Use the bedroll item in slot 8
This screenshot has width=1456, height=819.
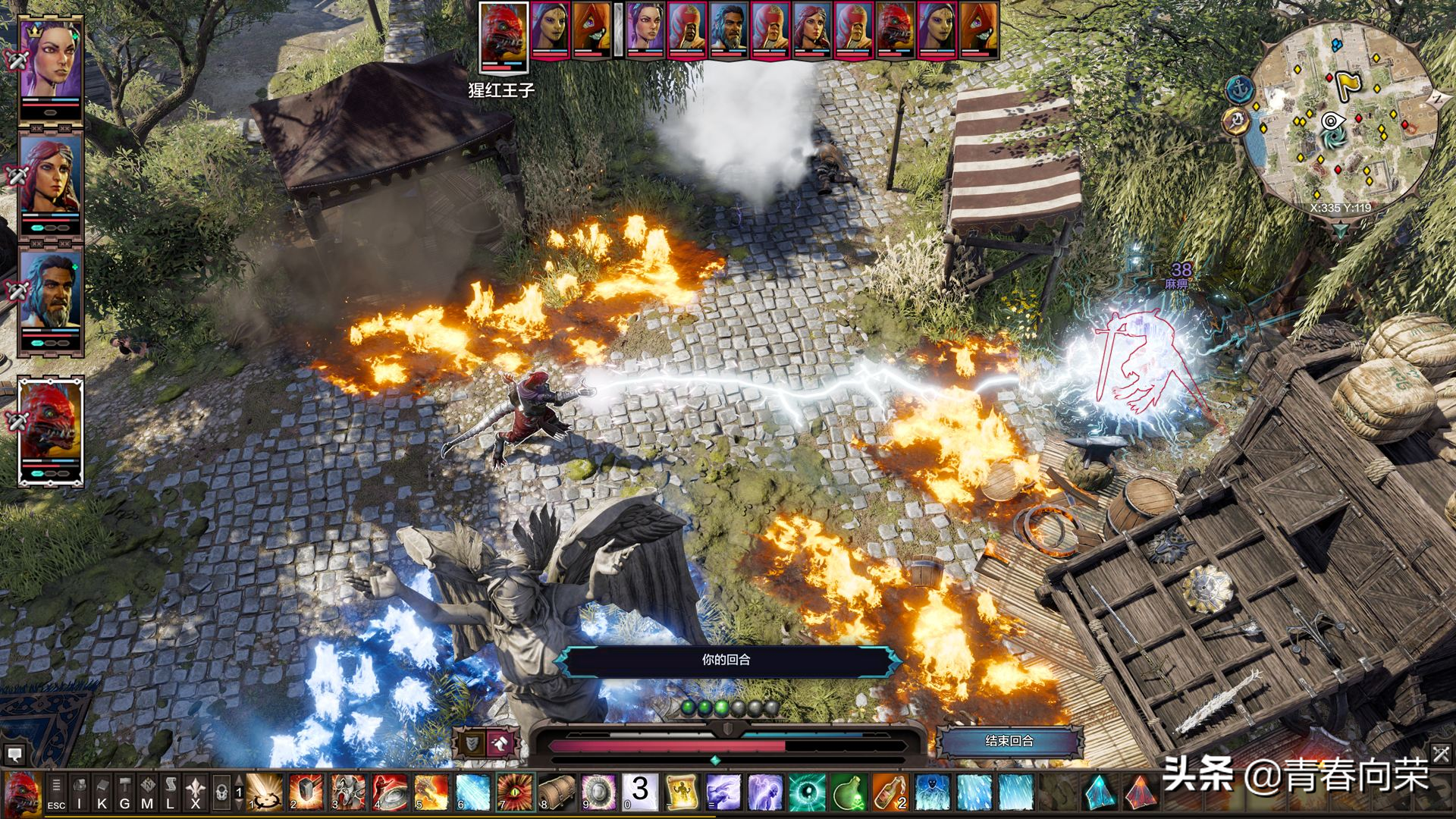pos(557,792)
